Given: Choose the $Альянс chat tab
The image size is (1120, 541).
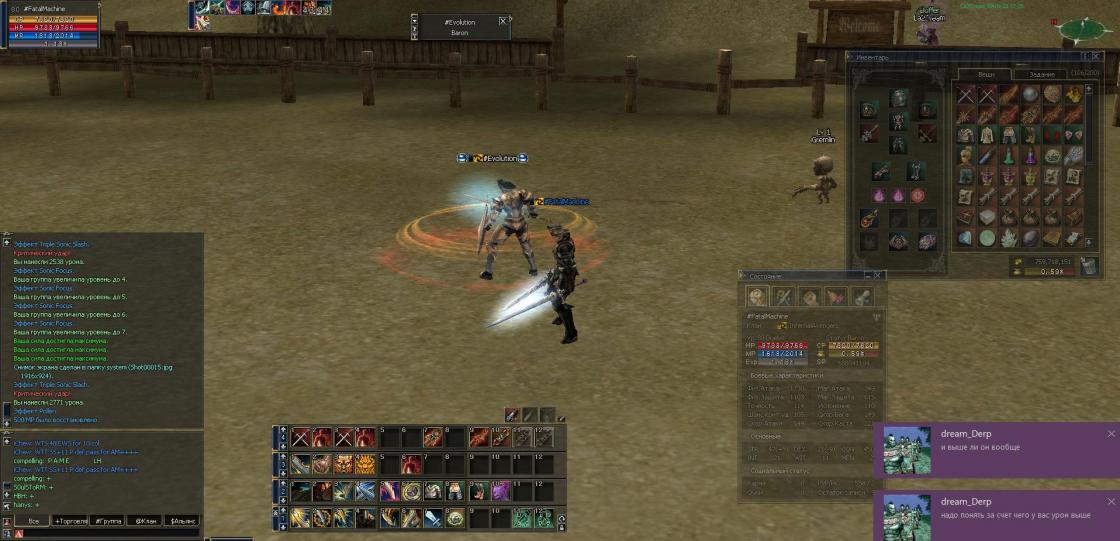Looking at the screenshot, I should 182,521.
